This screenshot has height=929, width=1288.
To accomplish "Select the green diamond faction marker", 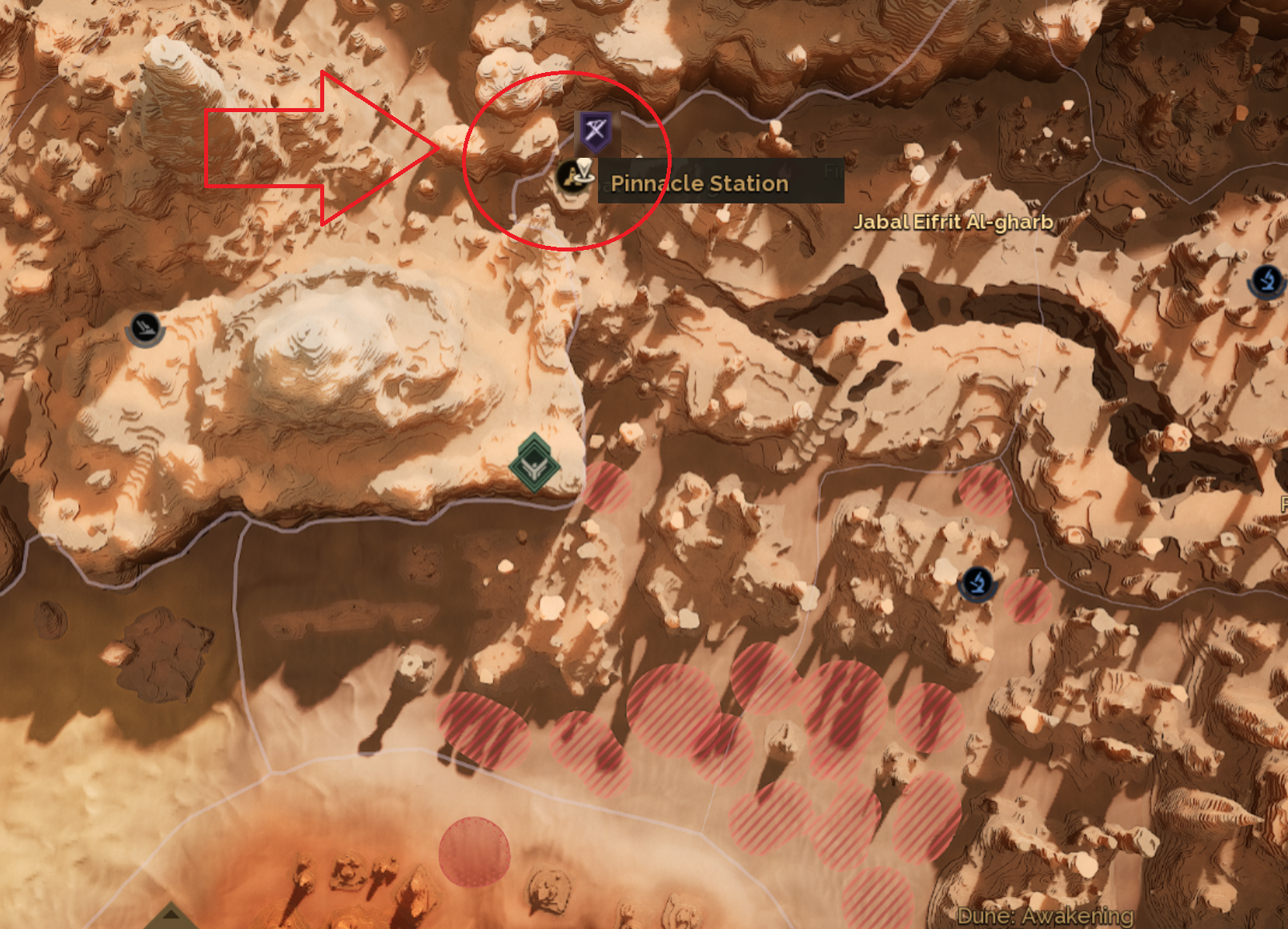I will 534,464.
